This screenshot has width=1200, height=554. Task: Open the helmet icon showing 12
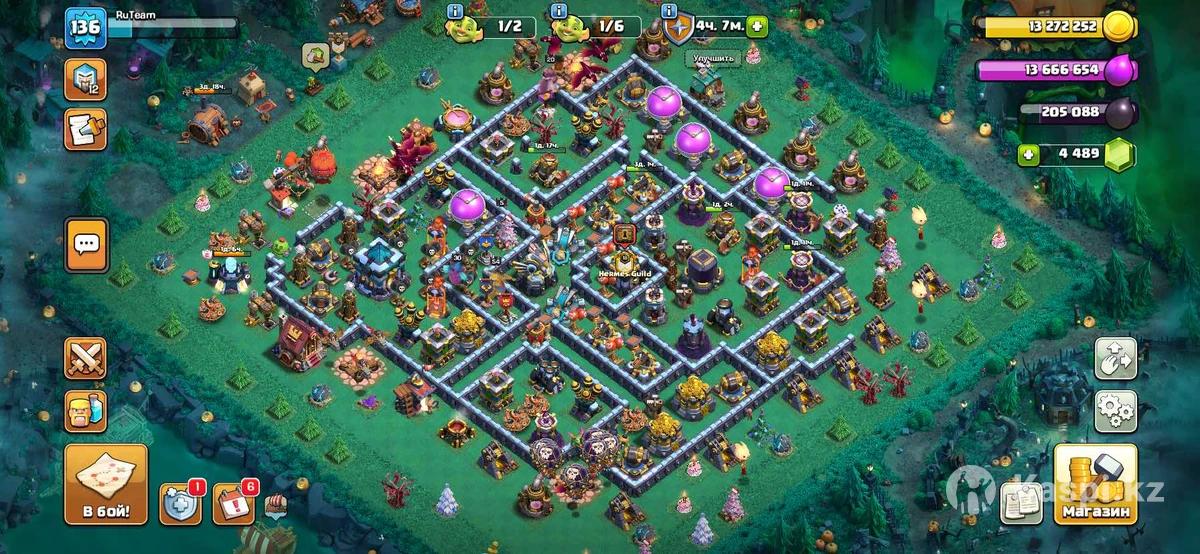[85, 80]
